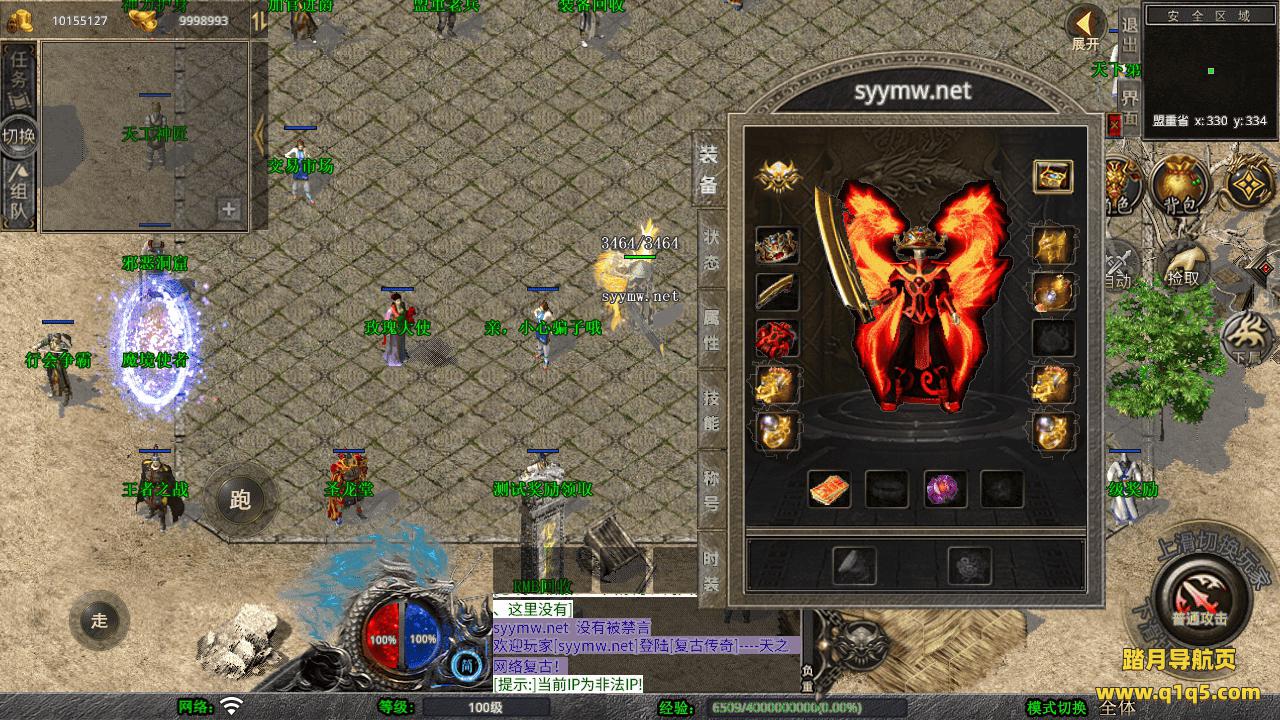Toggle the 跑 (Run) movement button
This screenshot has height=720, width=1280.
point(241,500)
